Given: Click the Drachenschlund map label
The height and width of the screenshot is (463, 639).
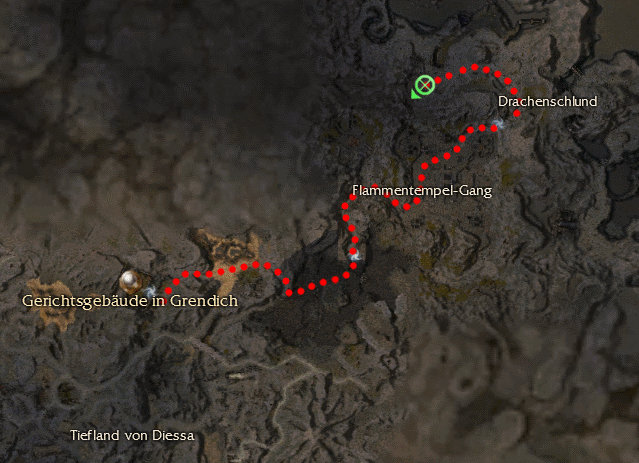Looking at the screenshot, I should click(x=547, y=101).
